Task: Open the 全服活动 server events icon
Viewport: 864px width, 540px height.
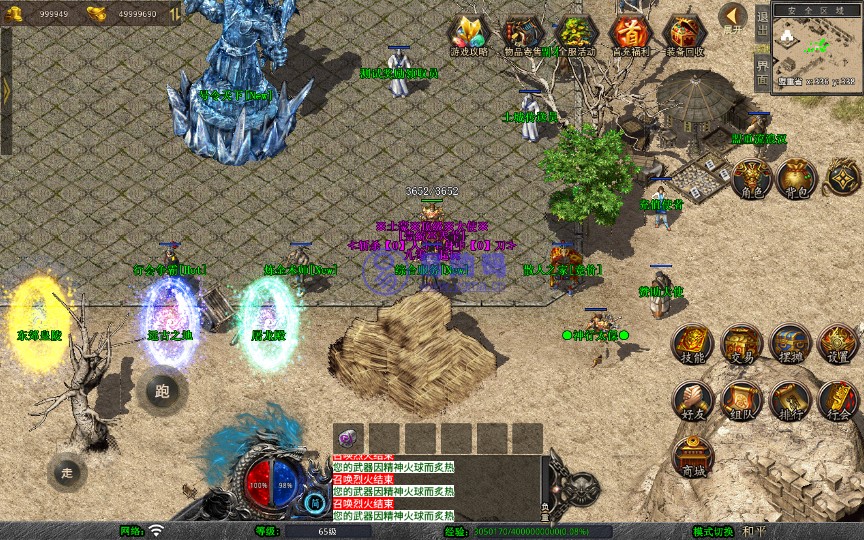Action: (x=576, y=35)
